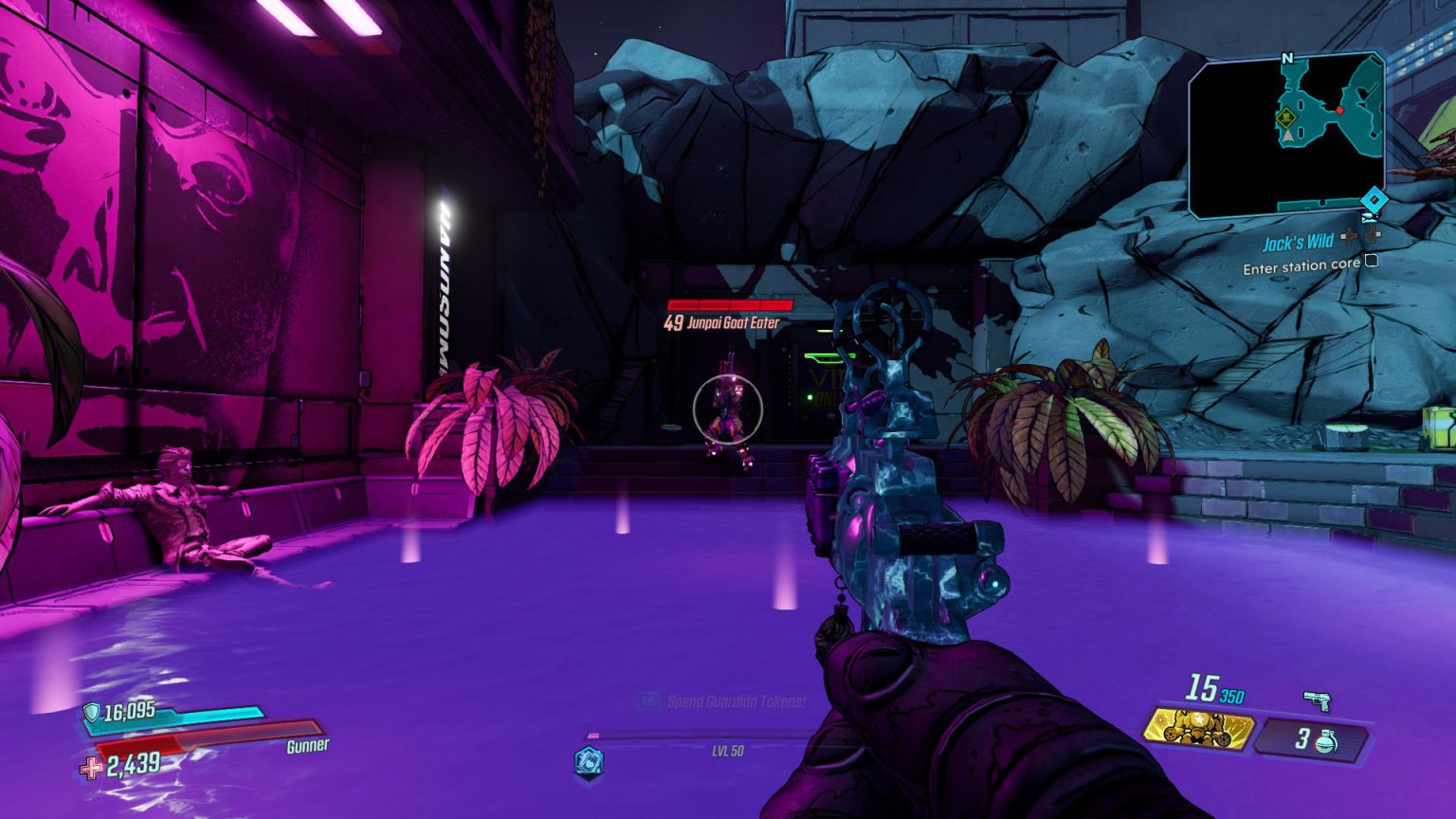Select the N compass marker above the minimap
Viewport: 1456px width, 819px height.
point(1286,57)
